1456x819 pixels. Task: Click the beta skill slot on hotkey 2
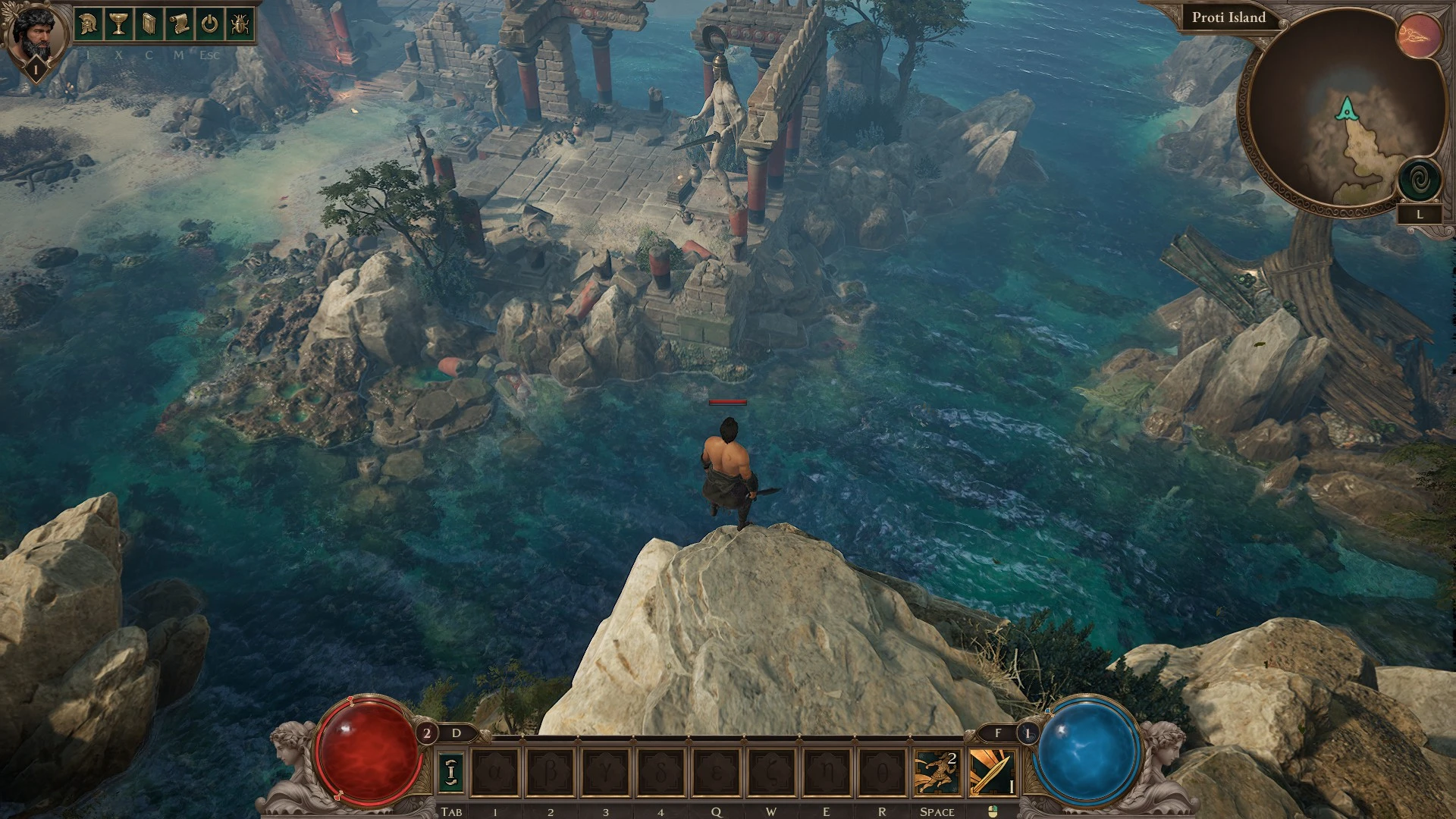(550, 772)
